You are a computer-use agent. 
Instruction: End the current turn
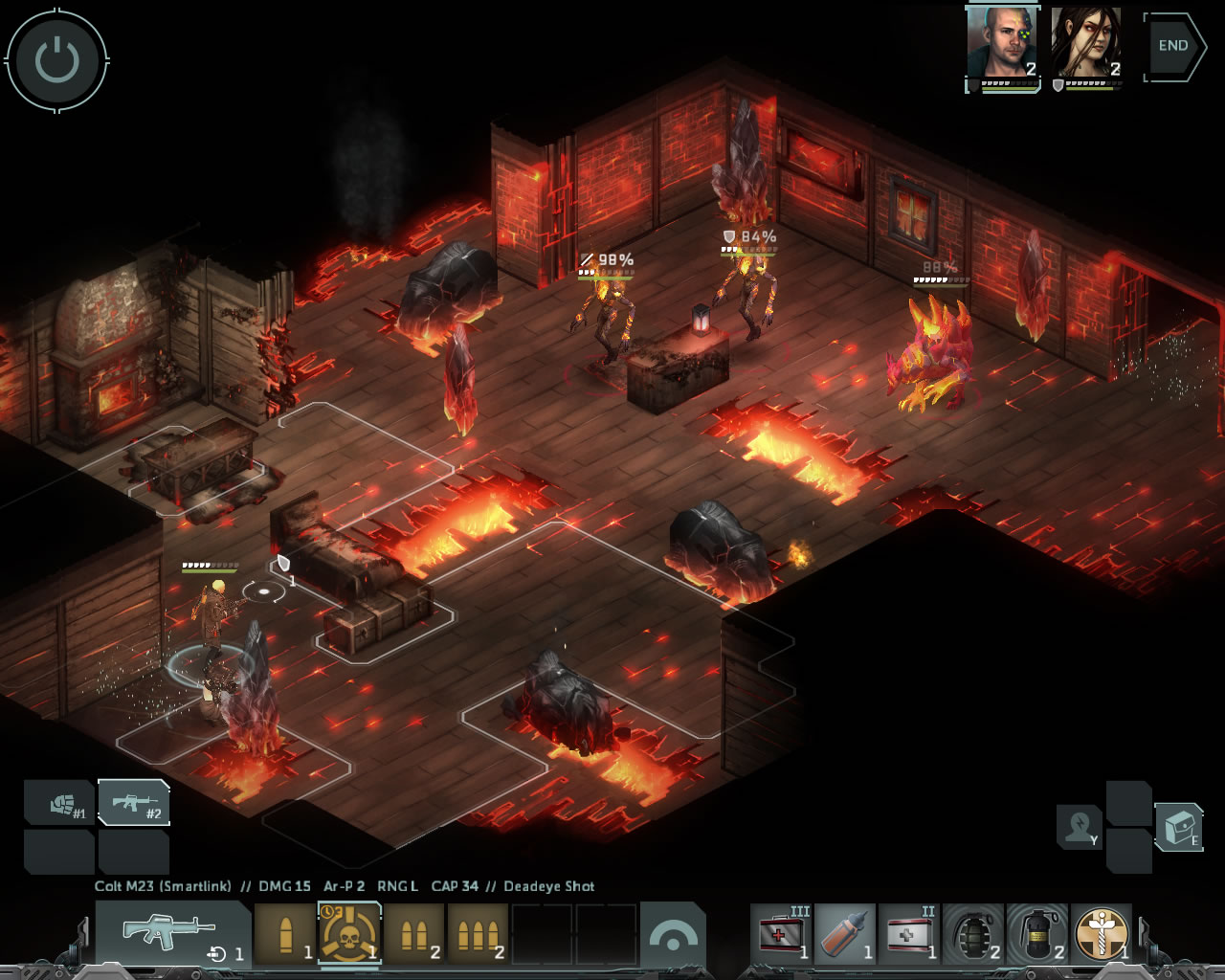[x=1173, y=46]
